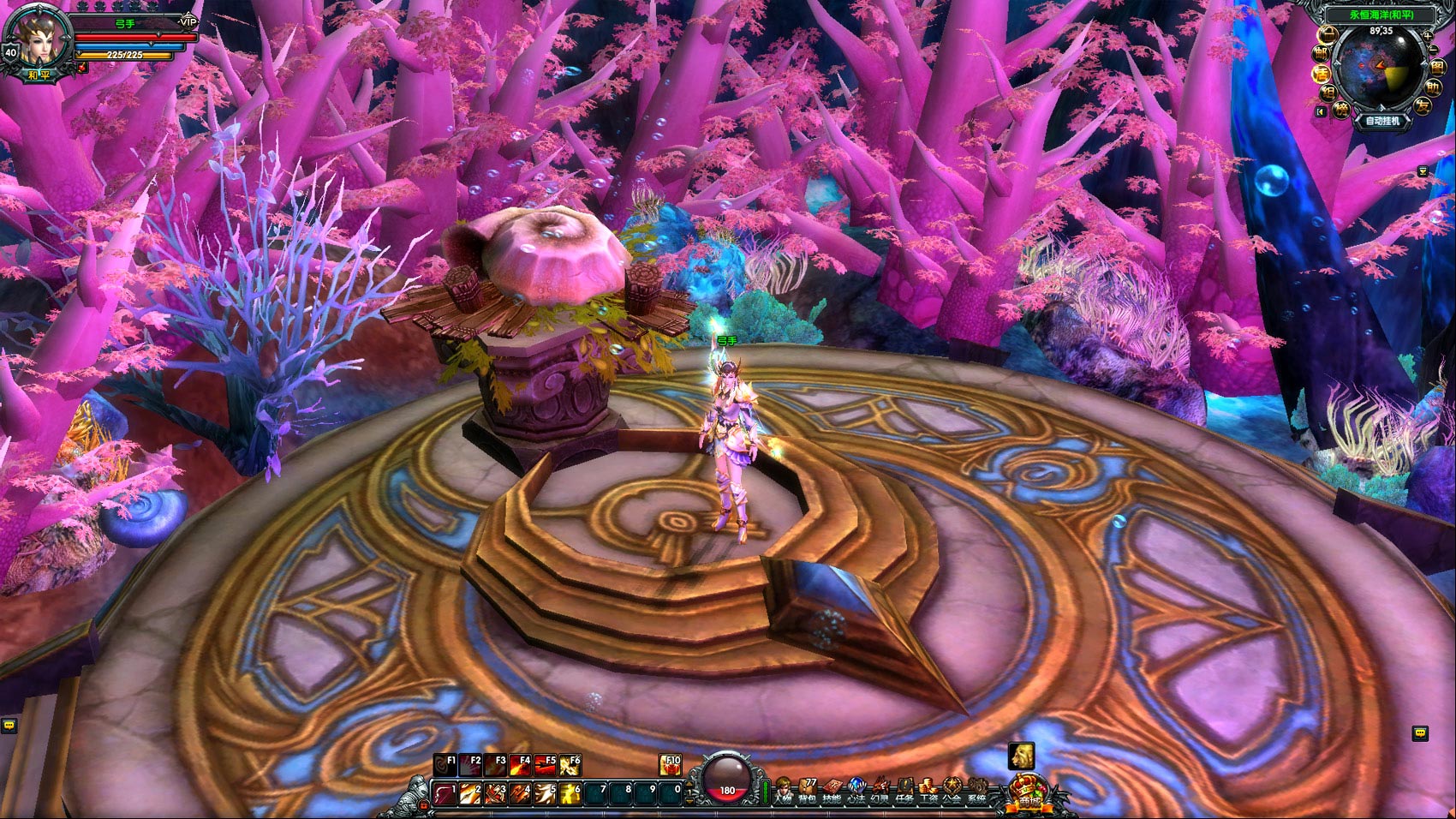Zoom in the minimap with plus button
1456x819 pixels.
coord(1427,35)
